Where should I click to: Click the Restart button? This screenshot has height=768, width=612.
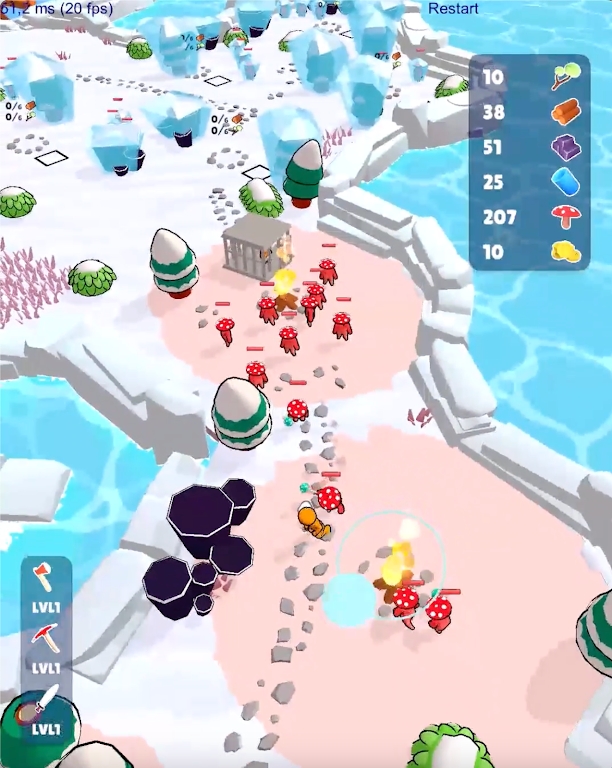pyautogui.click(x=453, y=8)
